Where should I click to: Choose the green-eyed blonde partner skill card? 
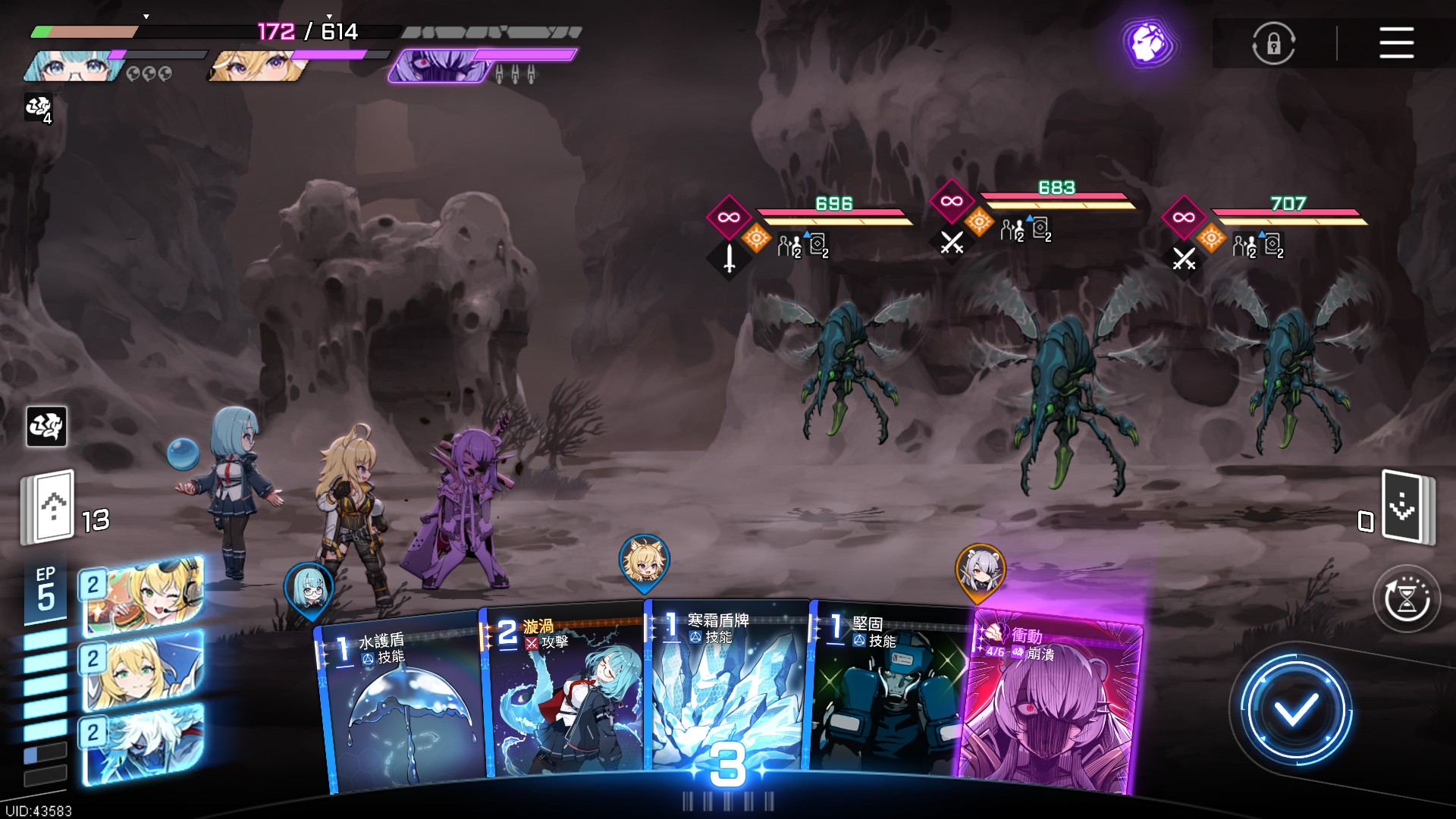tap(143, 670)
